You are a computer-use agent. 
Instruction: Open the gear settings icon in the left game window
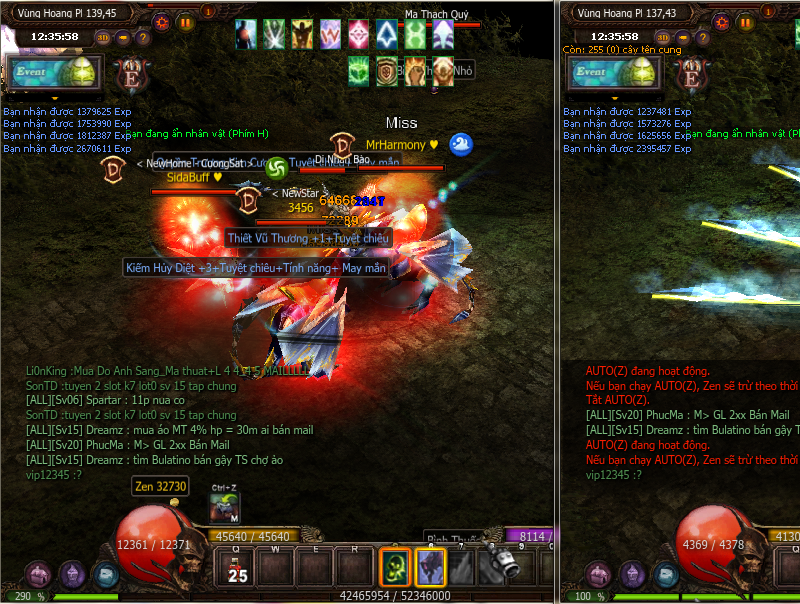(163, 21)
